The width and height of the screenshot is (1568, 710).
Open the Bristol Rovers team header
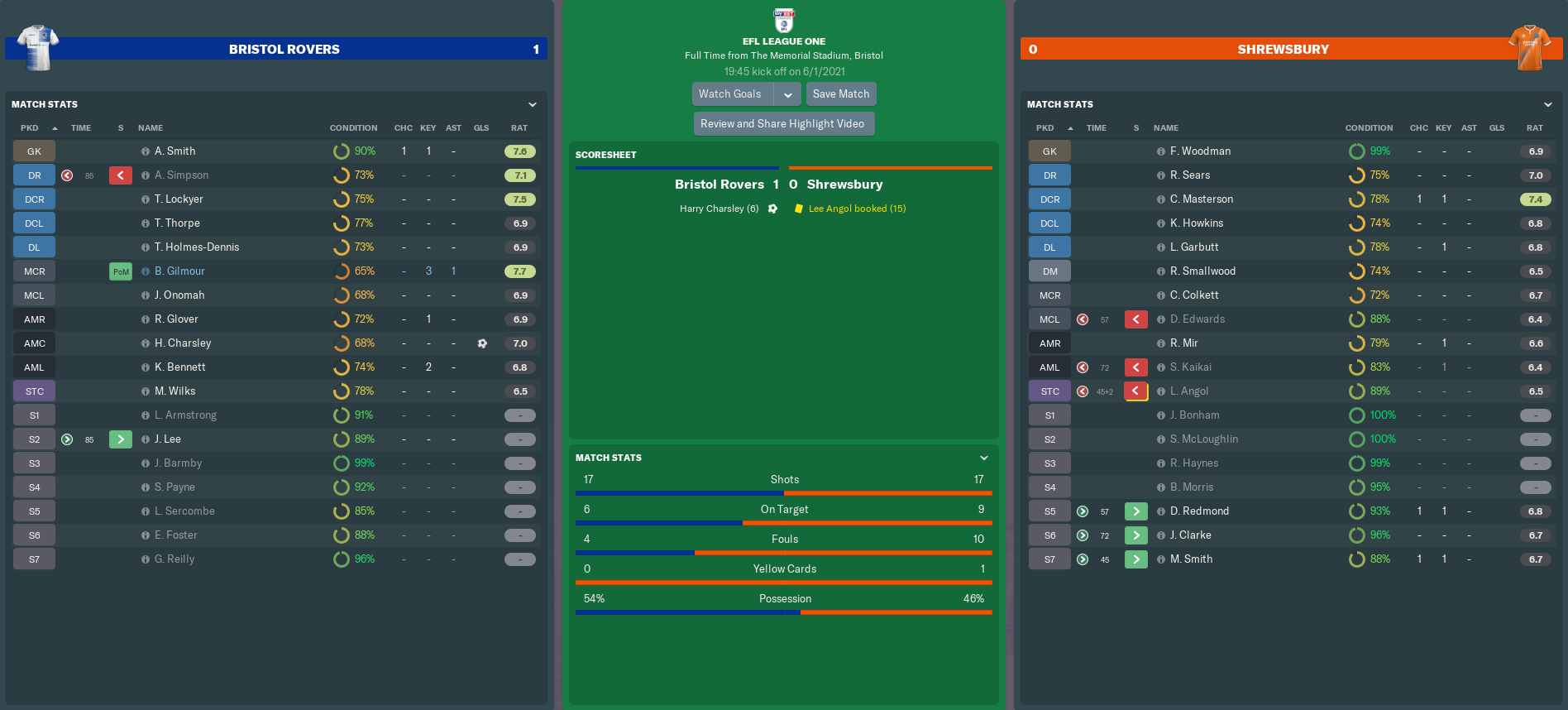click(284, 50)
